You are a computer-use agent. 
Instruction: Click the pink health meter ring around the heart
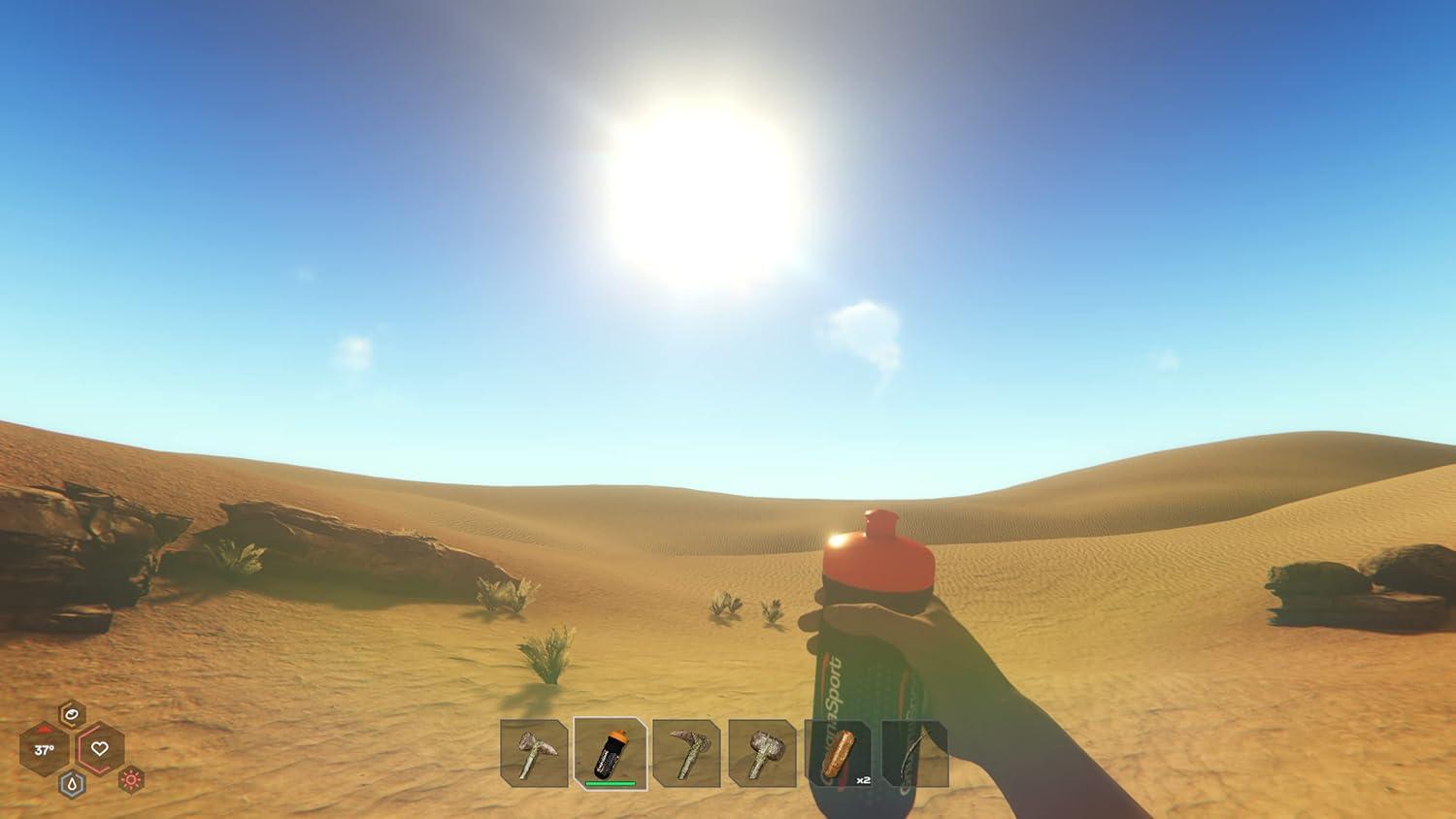click(x=81, y=748)
